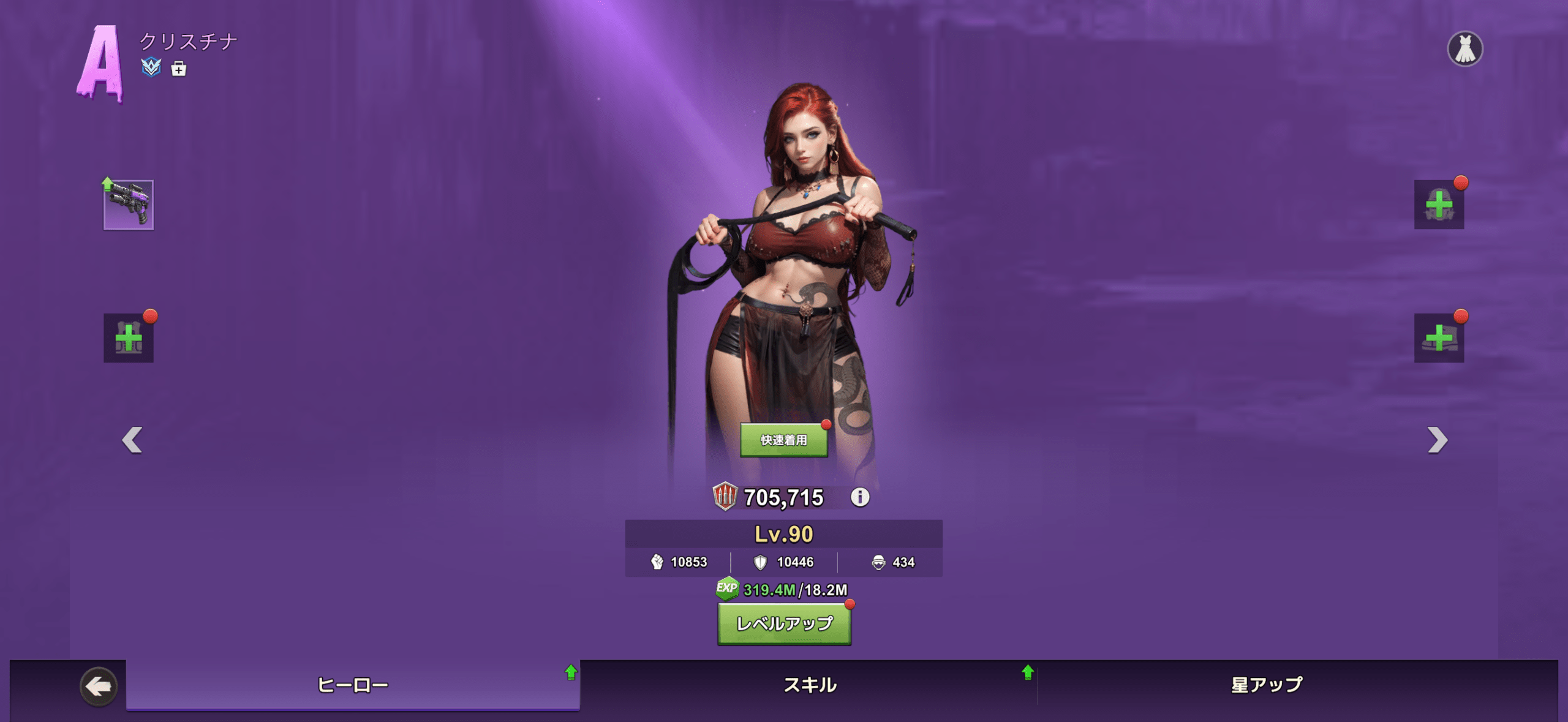Add gear to the empty vest armor slot
This screenshot has height=722, width=1568.
point(128,338)
